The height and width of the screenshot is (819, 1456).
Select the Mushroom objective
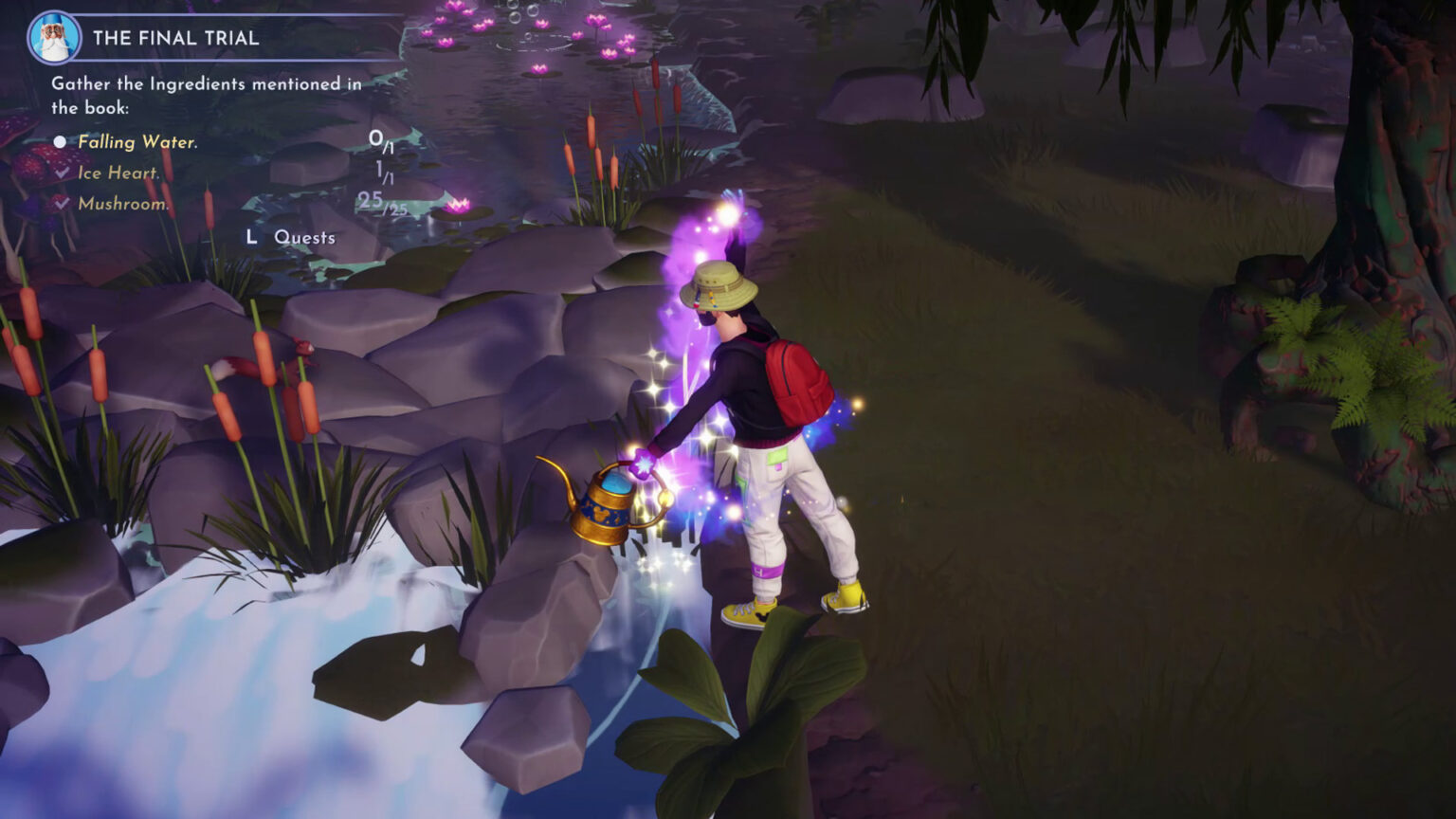click(123, 204)
